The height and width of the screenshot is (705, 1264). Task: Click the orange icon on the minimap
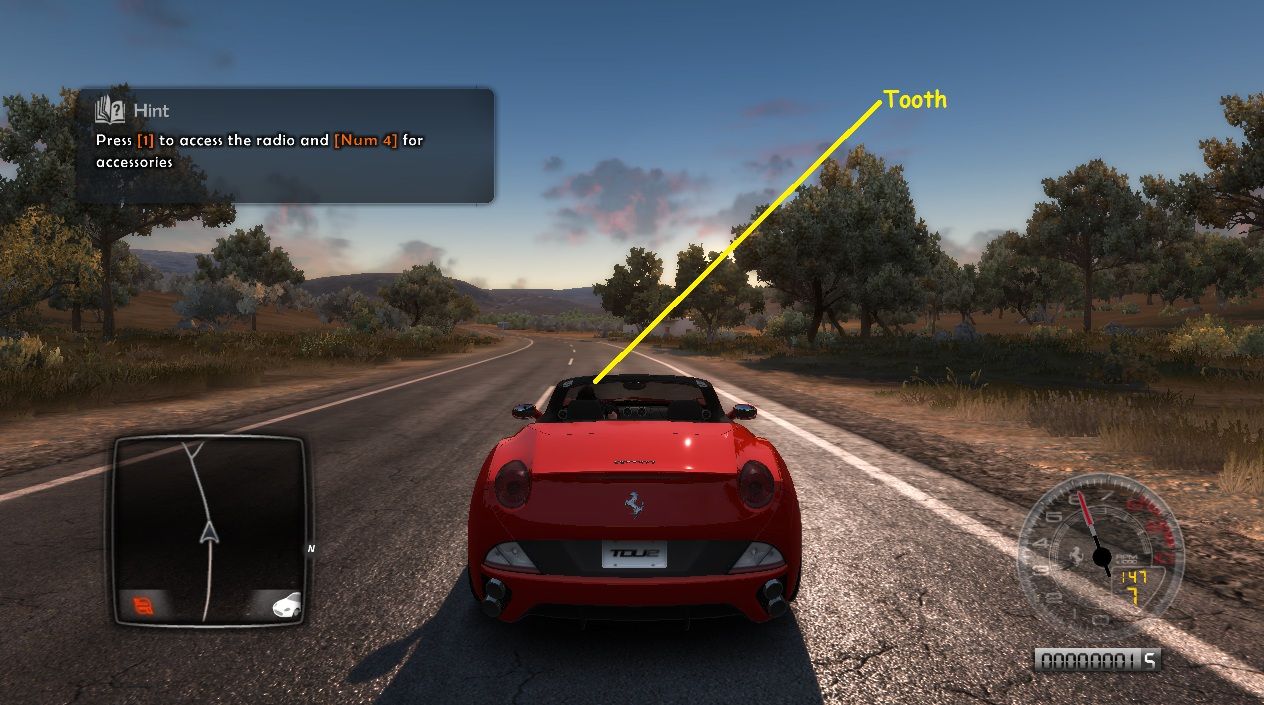point(141,604)
